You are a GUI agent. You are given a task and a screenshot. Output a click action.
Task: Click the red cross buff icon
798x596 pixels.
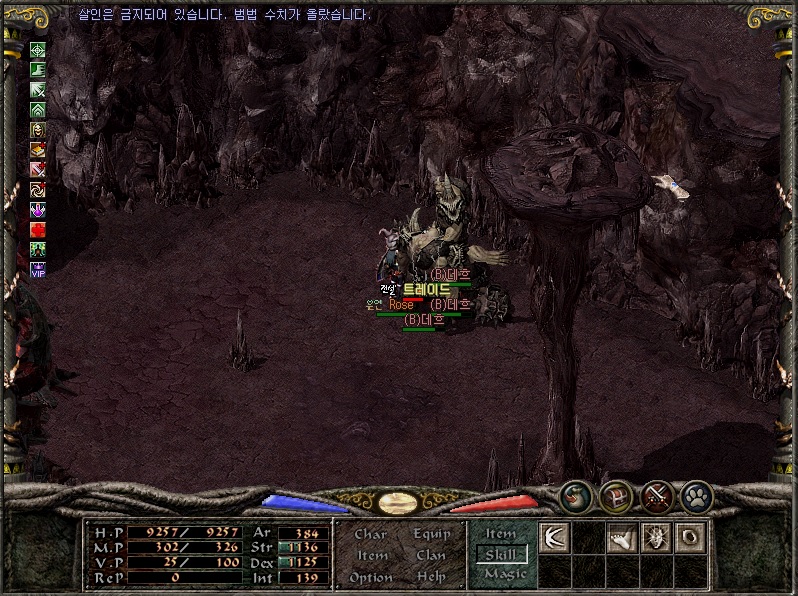click(38, 229)
